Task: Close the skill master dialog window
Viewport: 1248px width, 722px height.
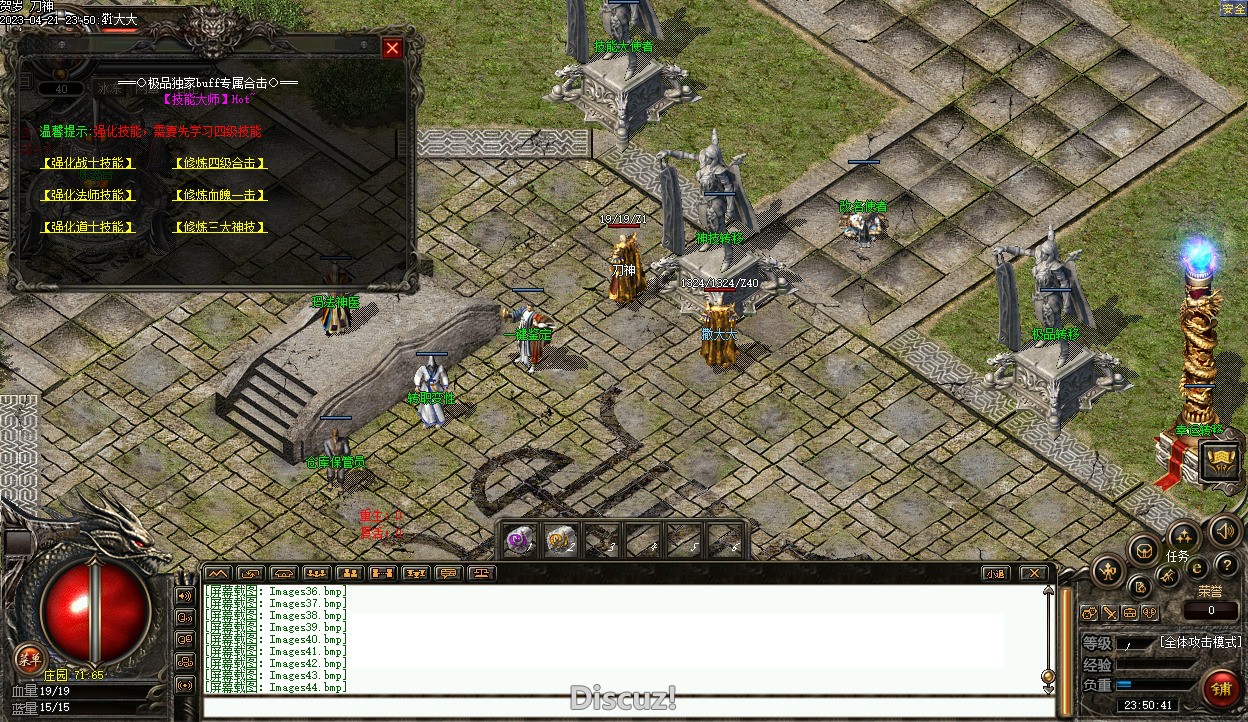Action: point(392,48)
